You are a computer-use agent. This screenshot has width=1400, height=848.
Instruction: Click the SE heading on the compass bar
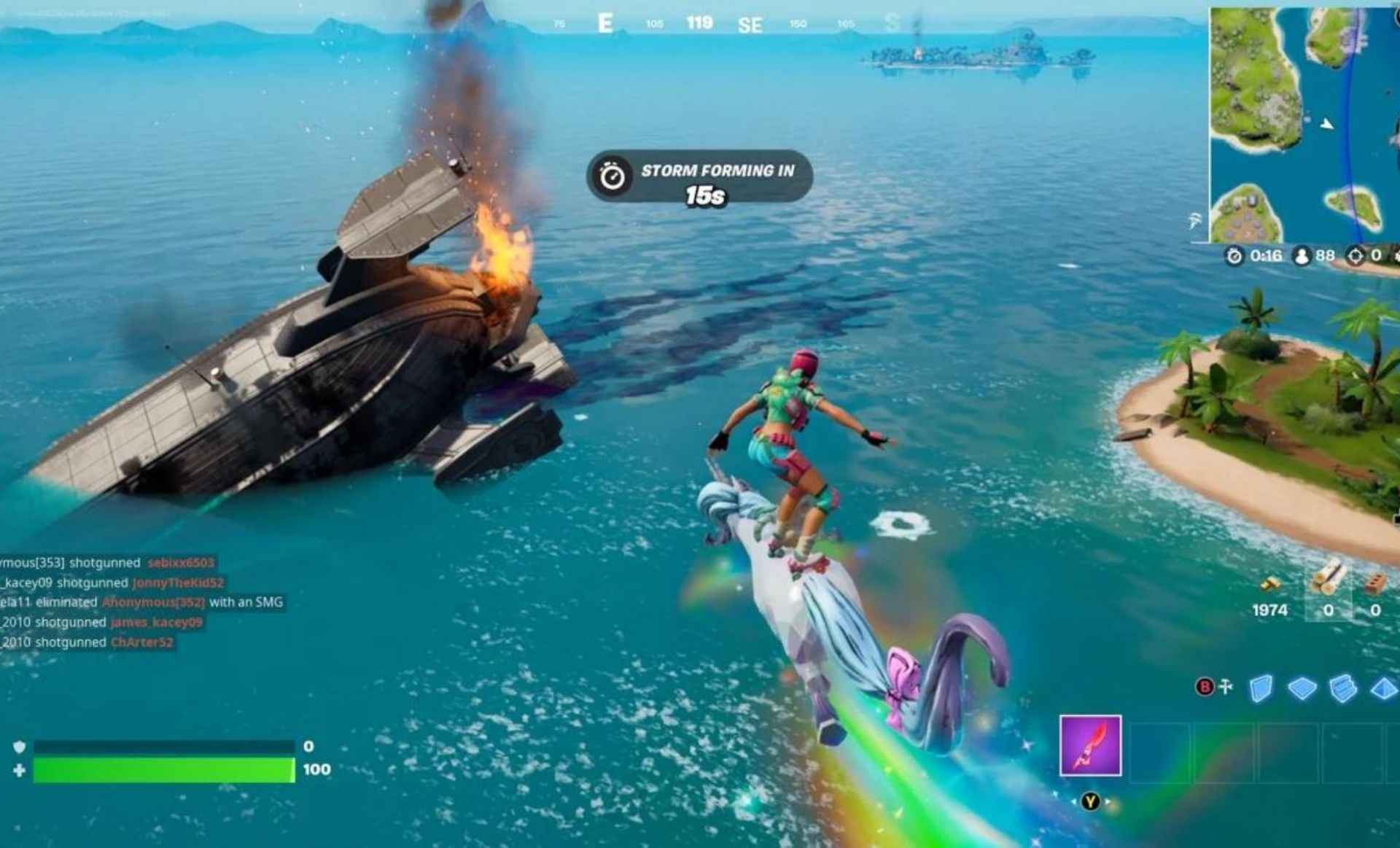pyautogui.click(x=752, y=24)
